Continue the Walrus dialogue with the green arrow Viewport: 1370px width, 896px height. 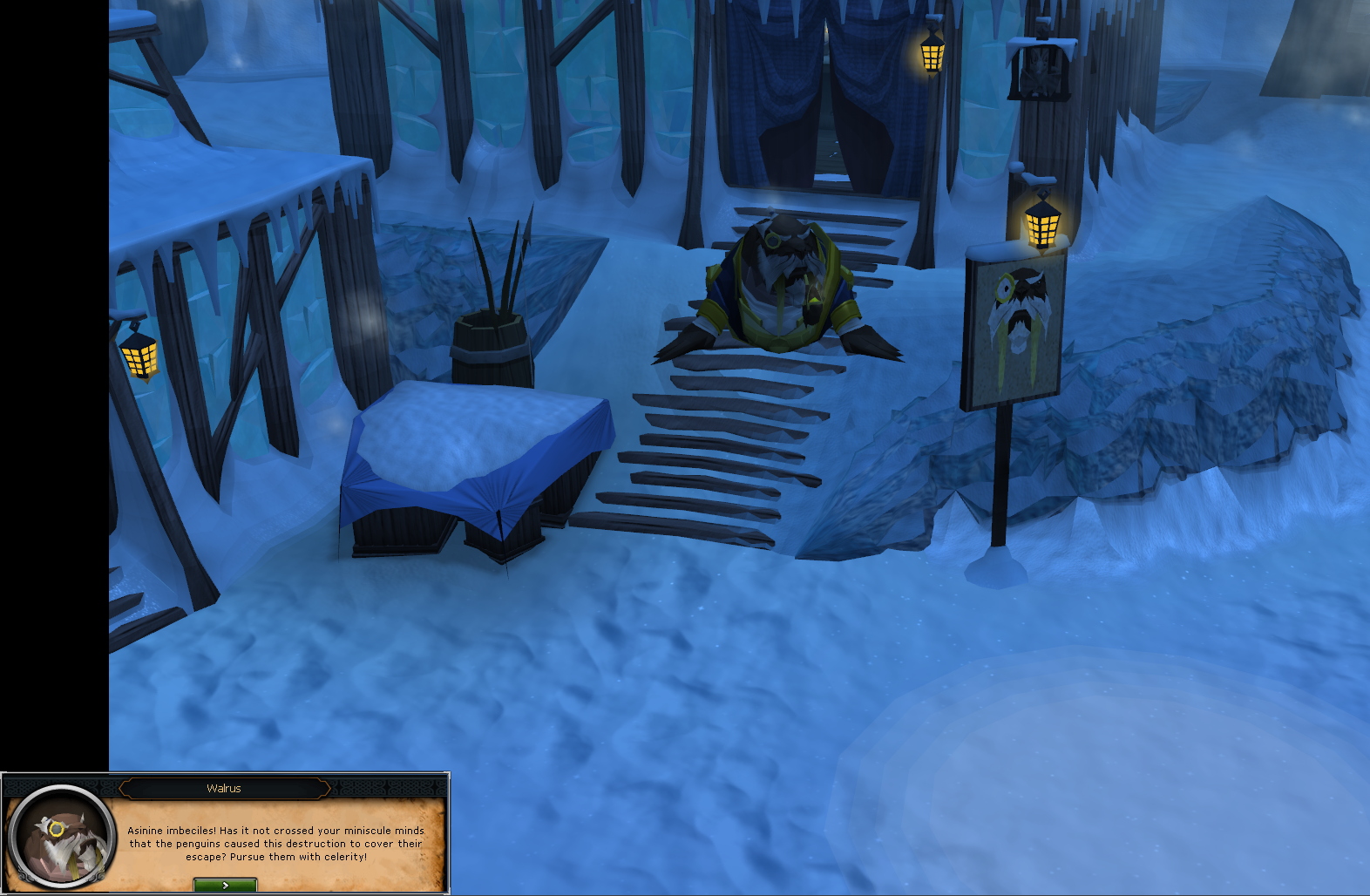pyautogui.click(x=225, y=886)
